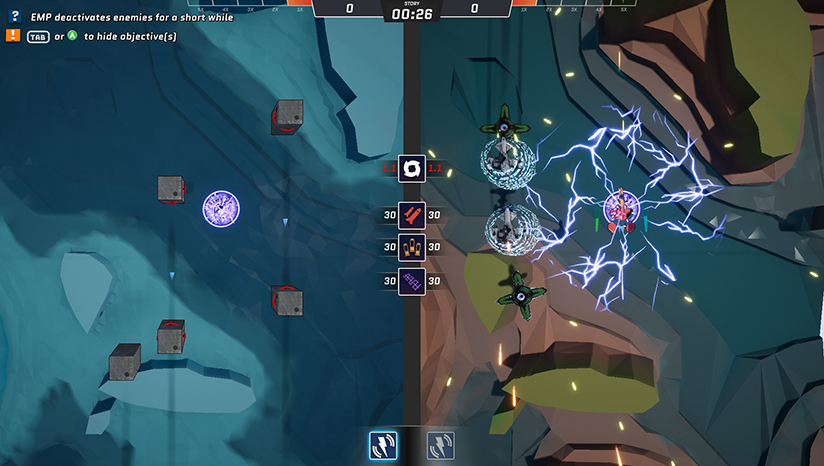Select the swirl ability icon with 1.1 cooldown
824x466 pixels.
point(412,168)
